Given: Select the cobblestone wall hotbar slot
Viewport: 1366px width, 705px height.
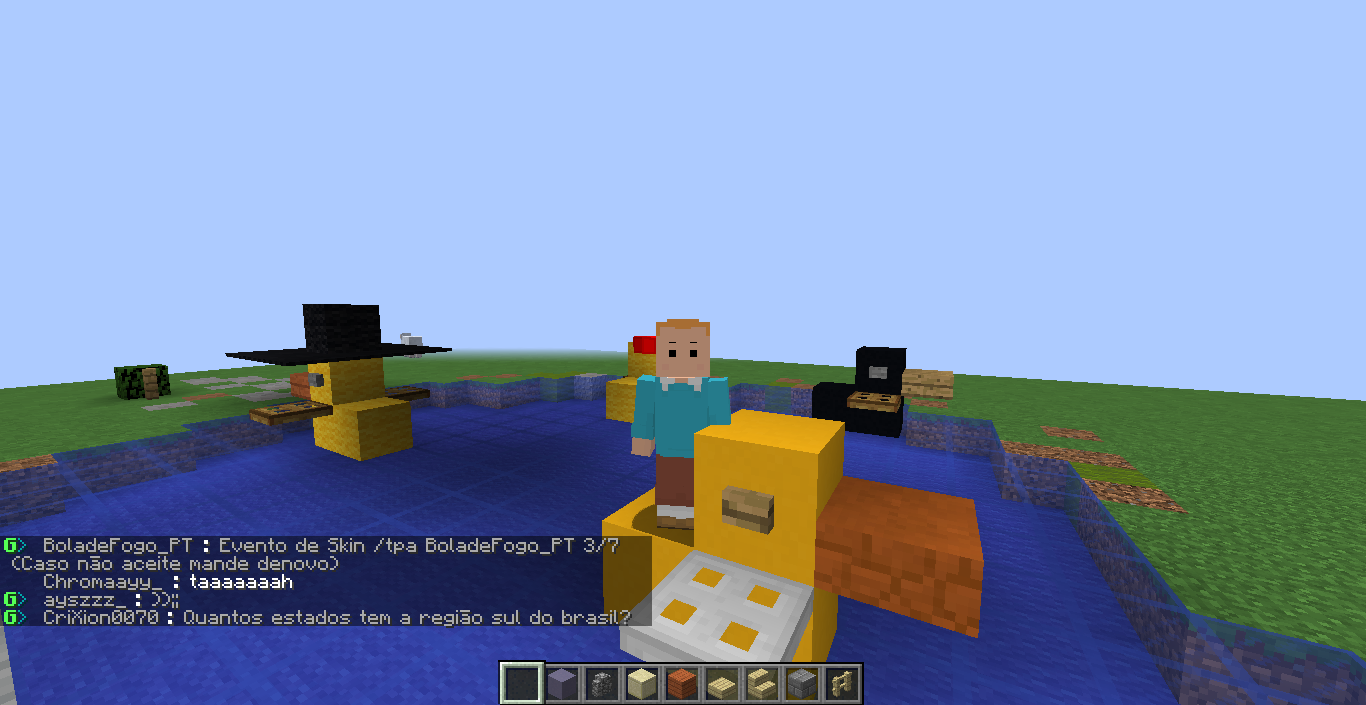Looking at the screenshot, I should pyautogui.click(x=602, y=684).
